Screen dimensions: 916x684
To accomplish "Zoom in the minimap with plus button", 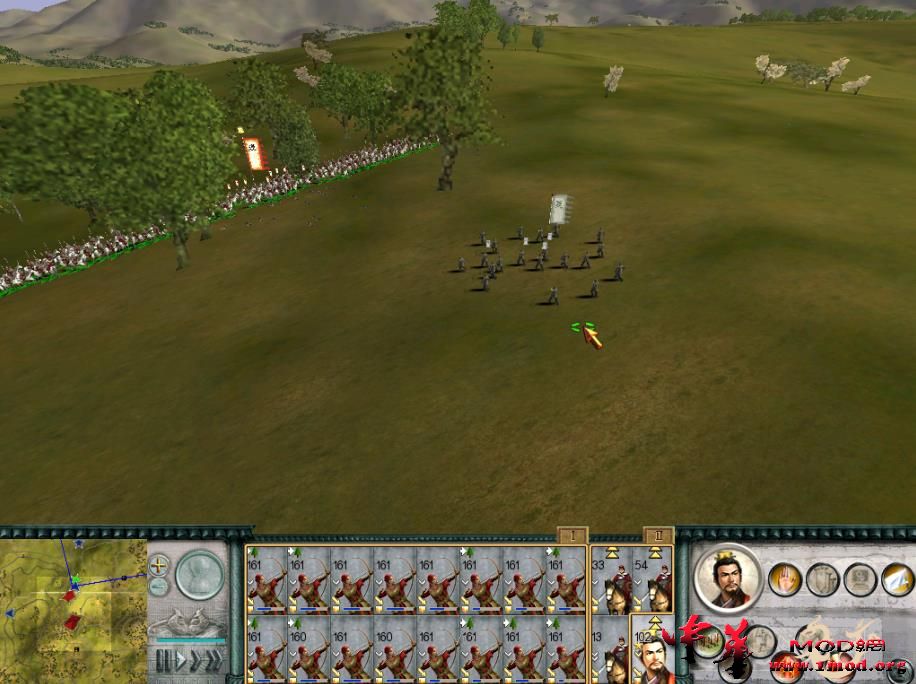I will click(x=159, y=565).
